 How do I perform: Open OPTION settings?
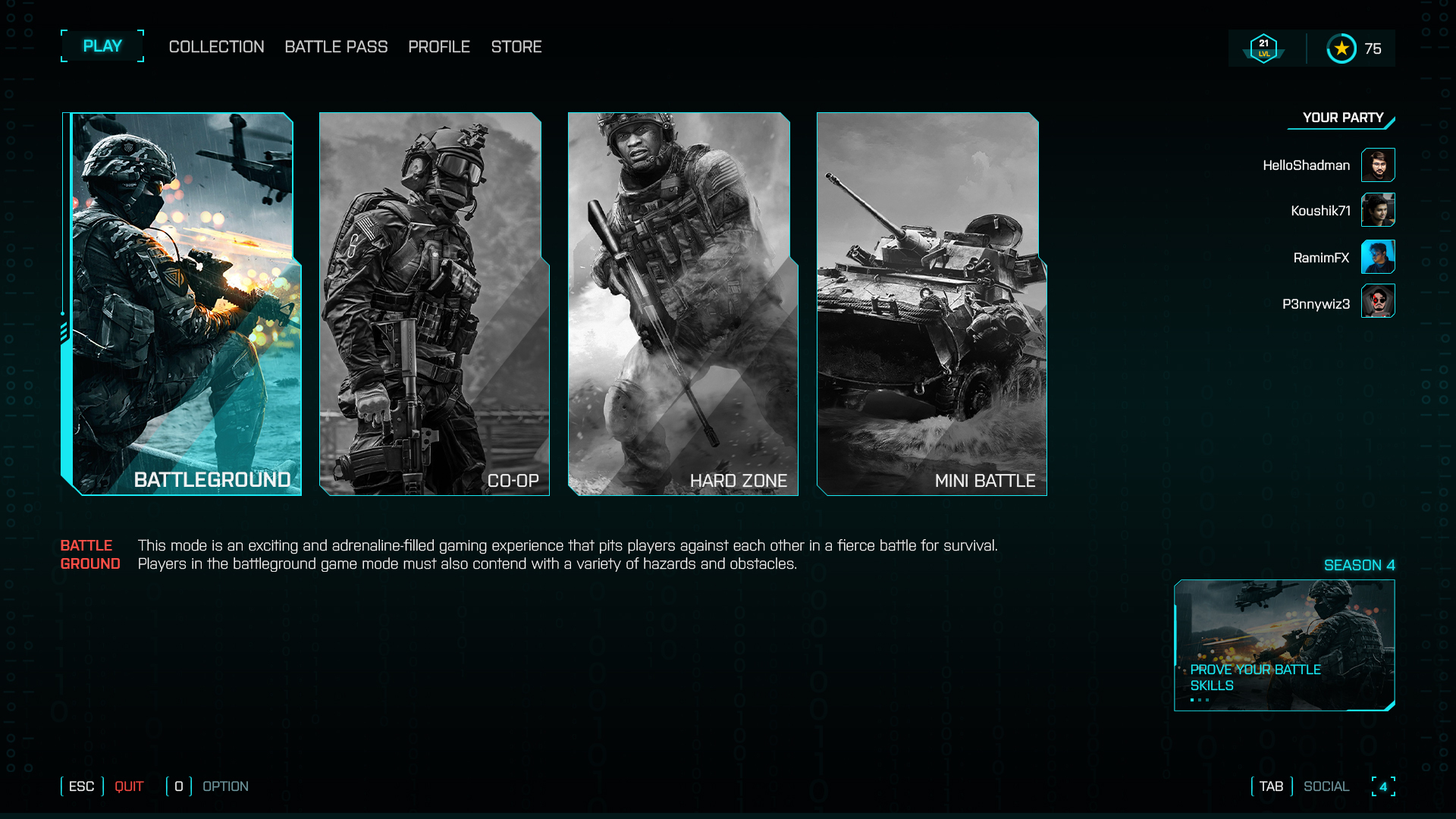tap(225, 786)
